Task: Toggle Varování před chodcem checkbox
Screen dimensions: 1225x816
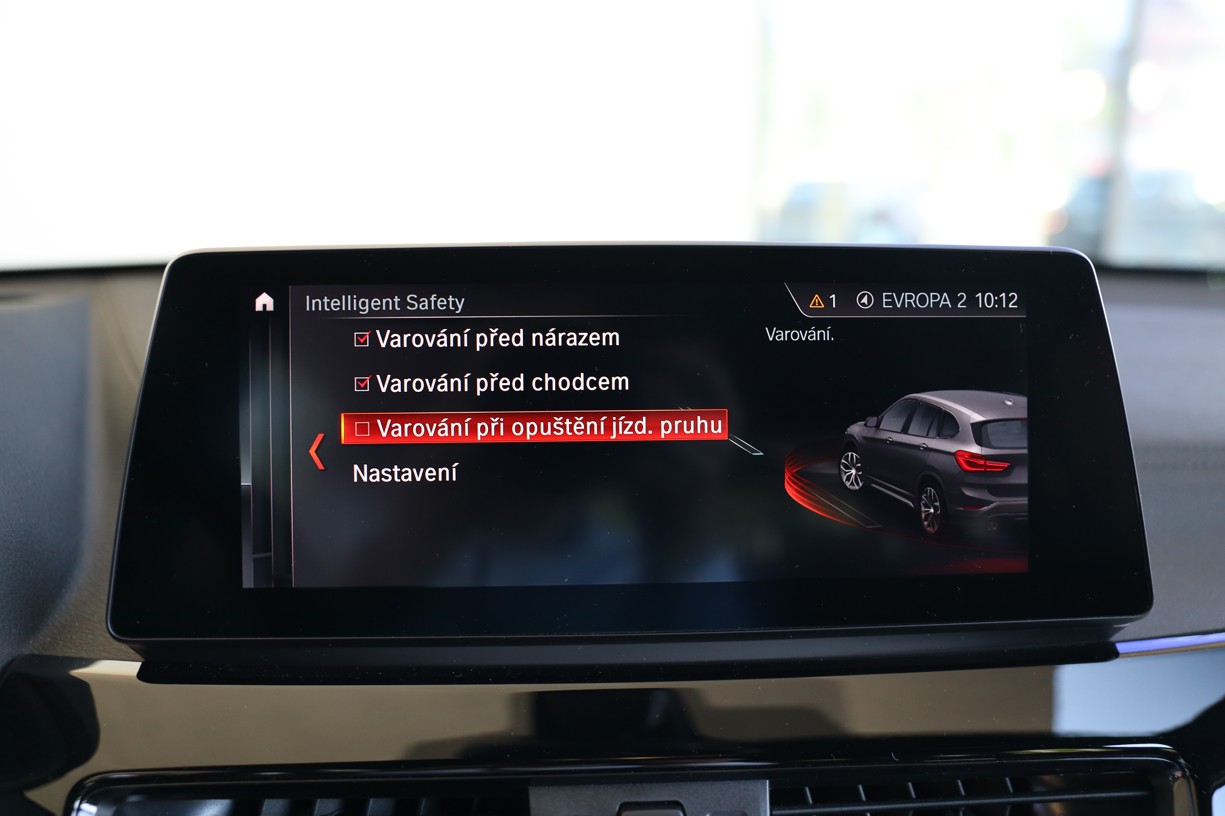Action: 362,383
